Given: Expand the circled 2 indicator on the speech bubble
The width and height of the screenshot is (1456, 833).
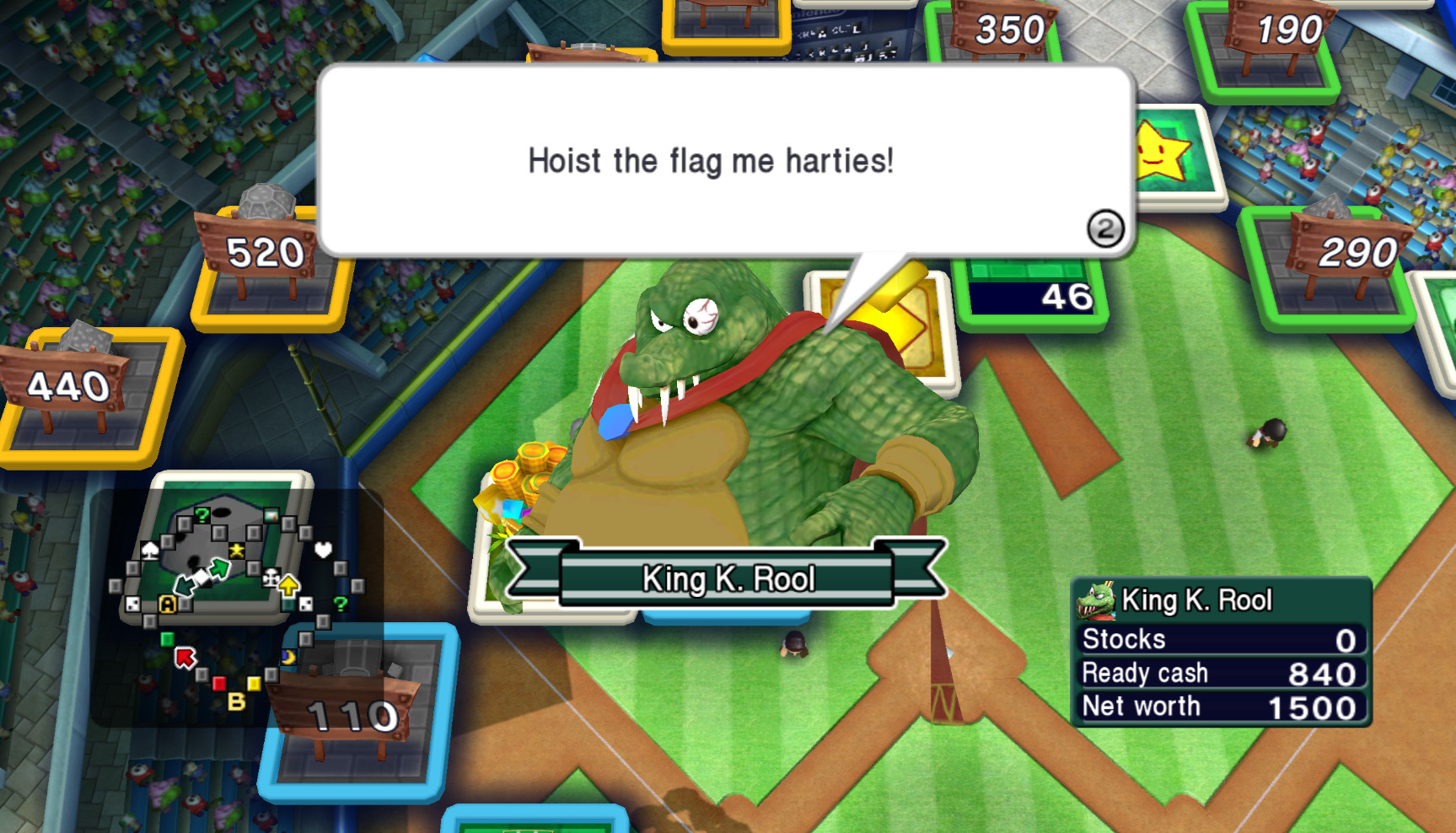Looking at the screenshot, I should (x=1107, y=228).
